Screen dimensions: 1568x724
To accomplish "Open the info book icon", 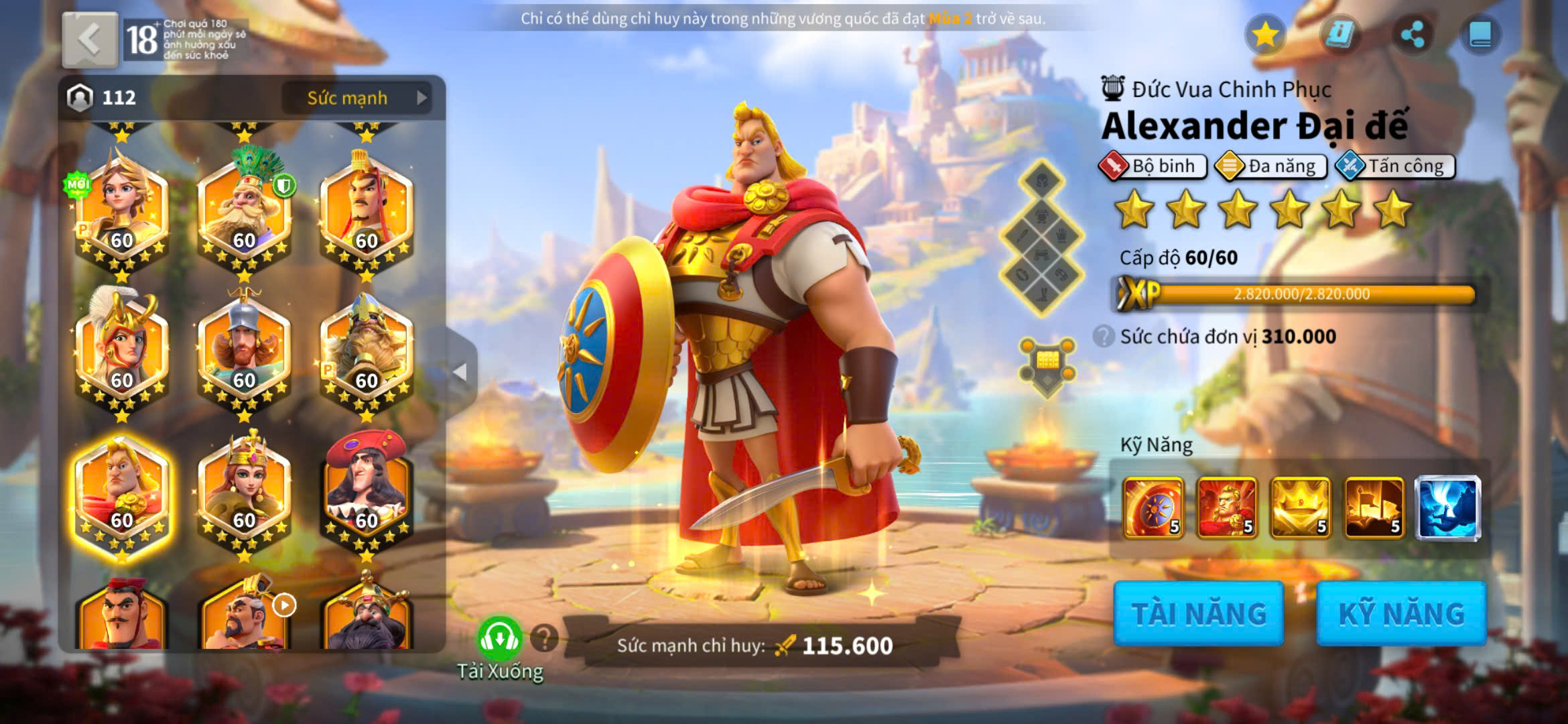I will click(x=1340, y=35).
